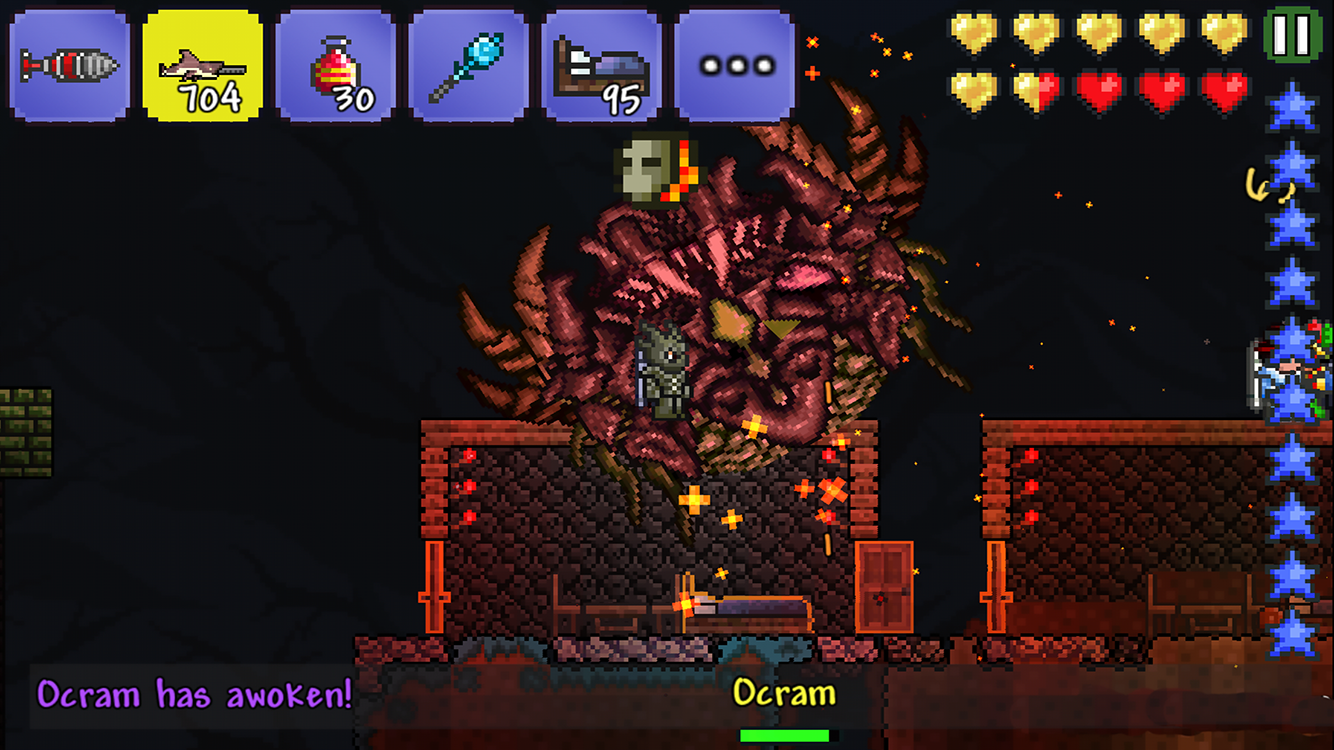Open the full inventory via the ellipsis slot
The height and width of the screenshot is (750, 1334).
733,62
